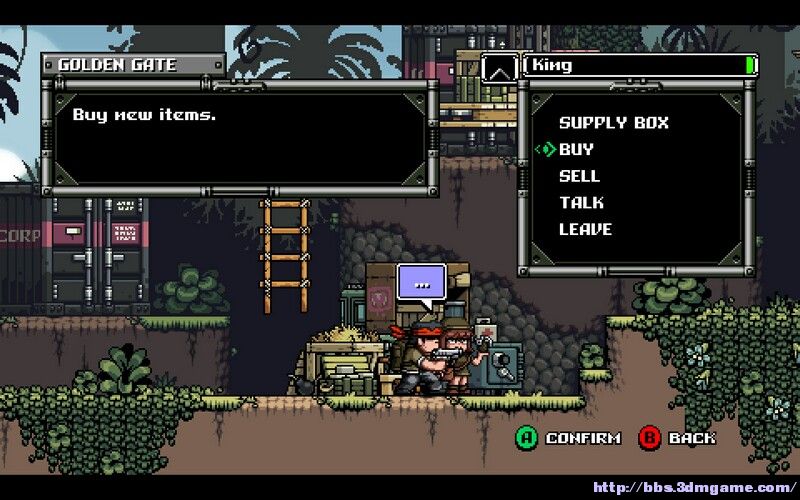Choose the Sell menu entry
The image size is (800, 500).
[579, 176]
